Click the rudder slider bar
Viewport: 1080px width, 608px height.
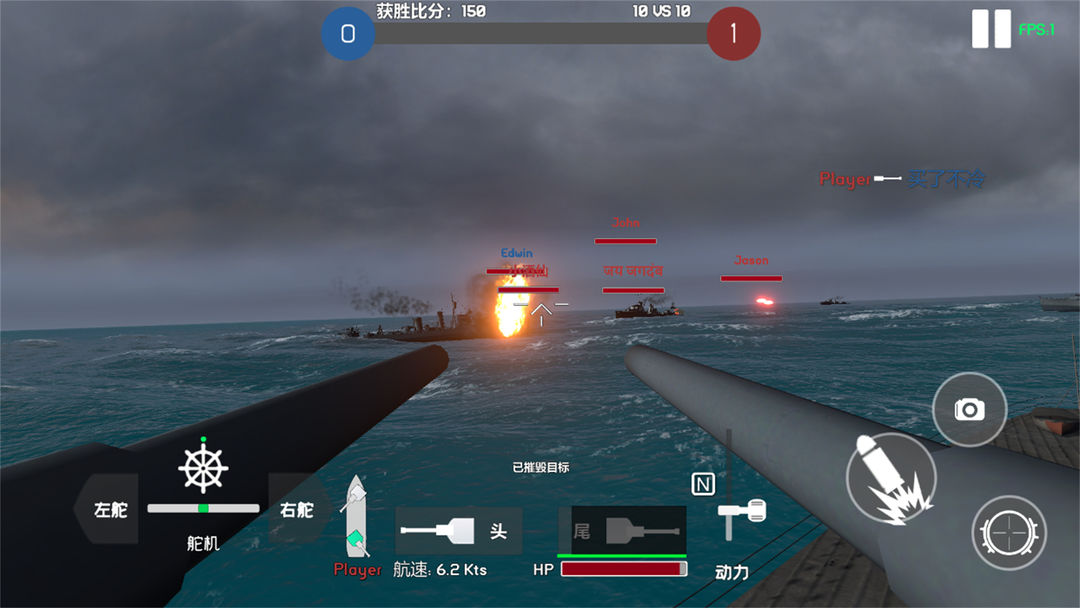(x=203, y=508)
